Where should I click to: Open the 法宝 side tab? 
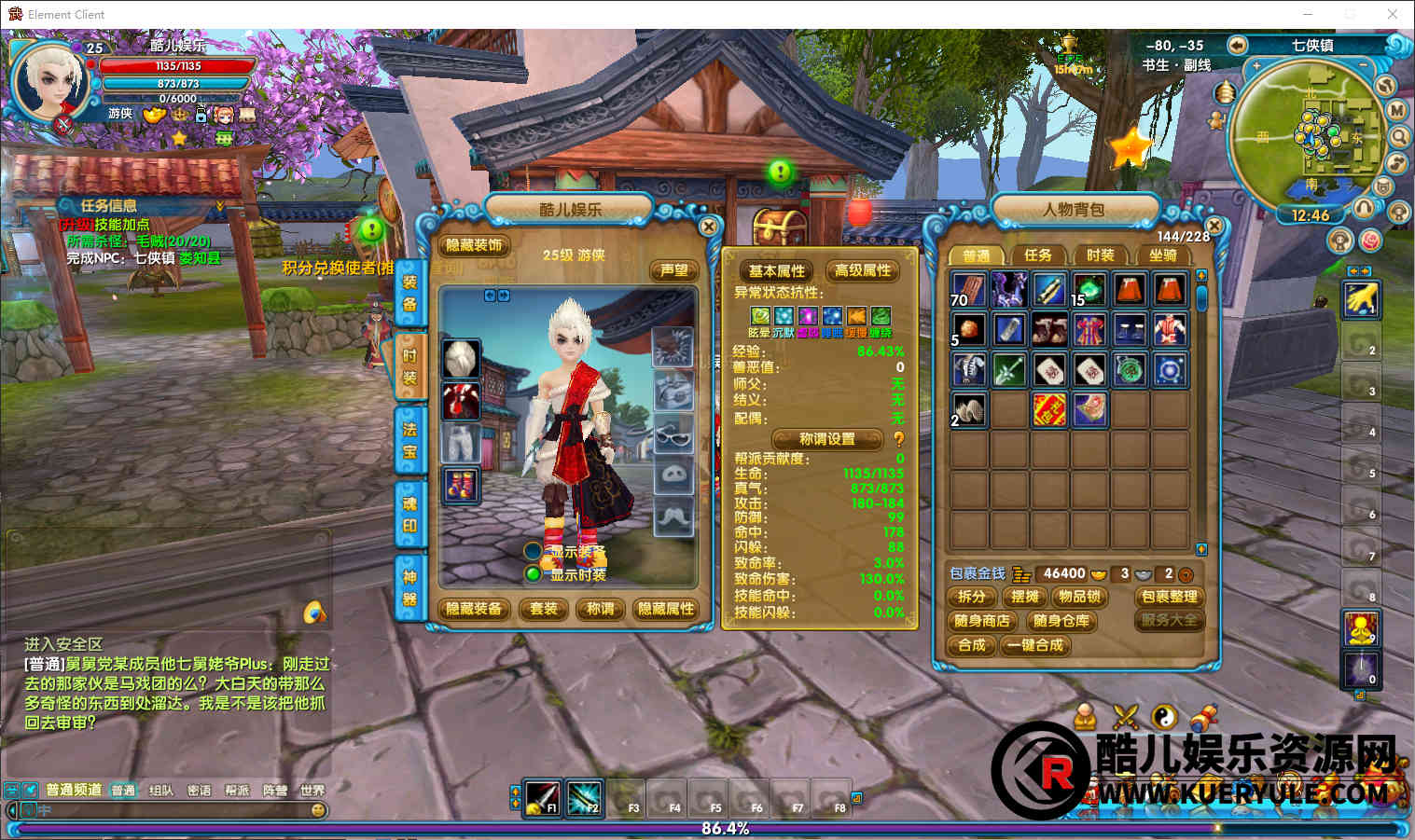(409, 440)
